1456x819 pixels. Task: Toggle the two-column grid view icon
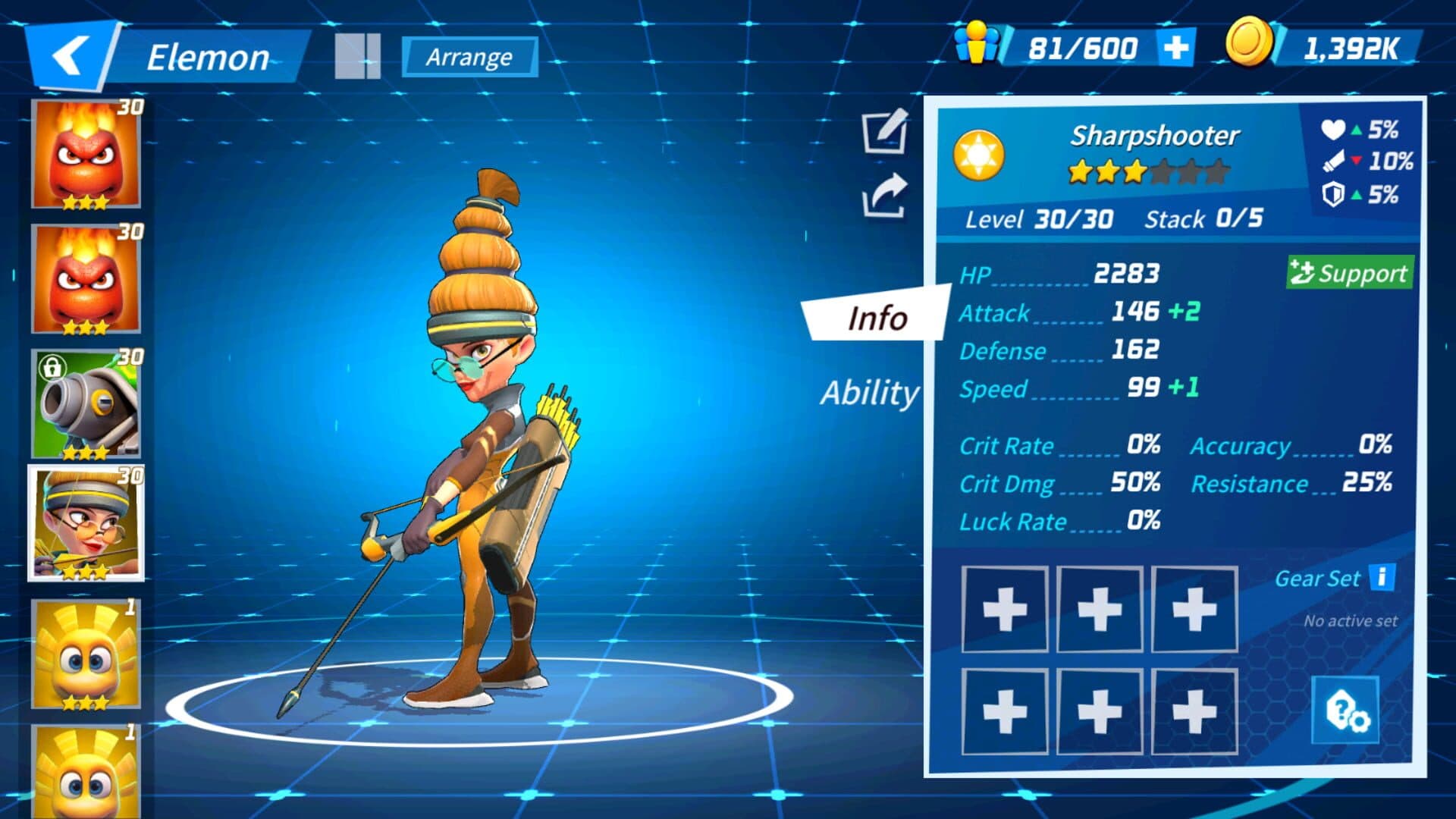357,56
